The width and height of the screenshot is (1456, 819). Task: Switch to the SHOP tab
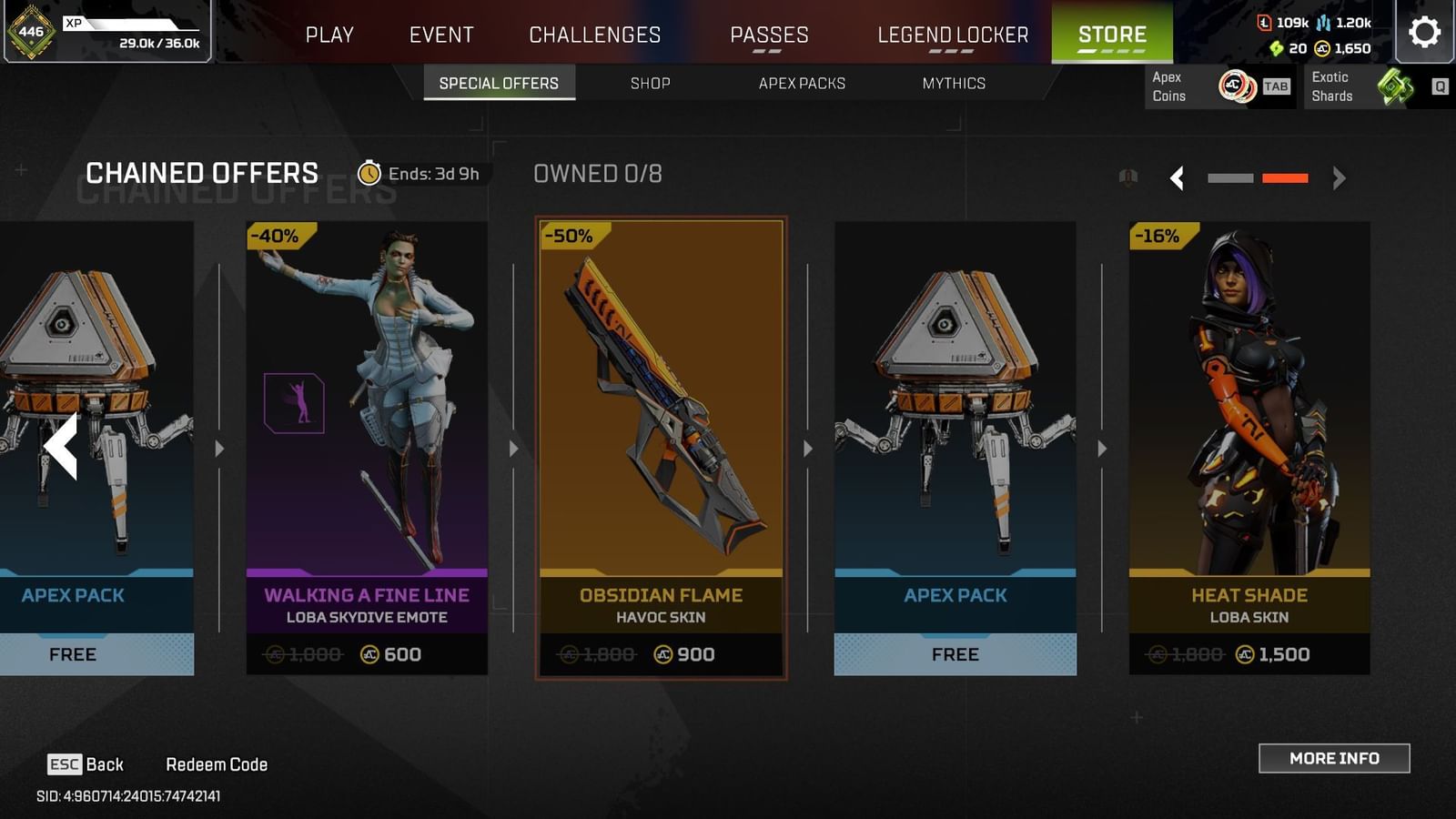coord(650,83)
